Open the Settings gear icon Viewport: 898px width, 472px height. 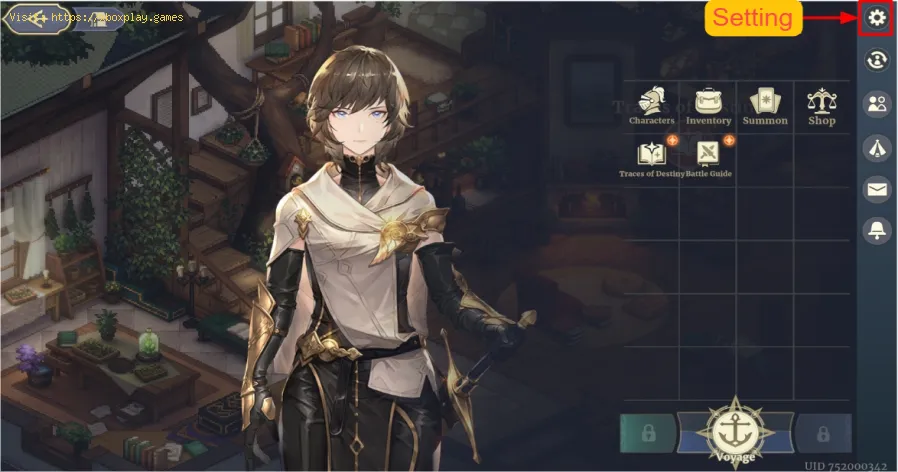click(x=877, y=18)
